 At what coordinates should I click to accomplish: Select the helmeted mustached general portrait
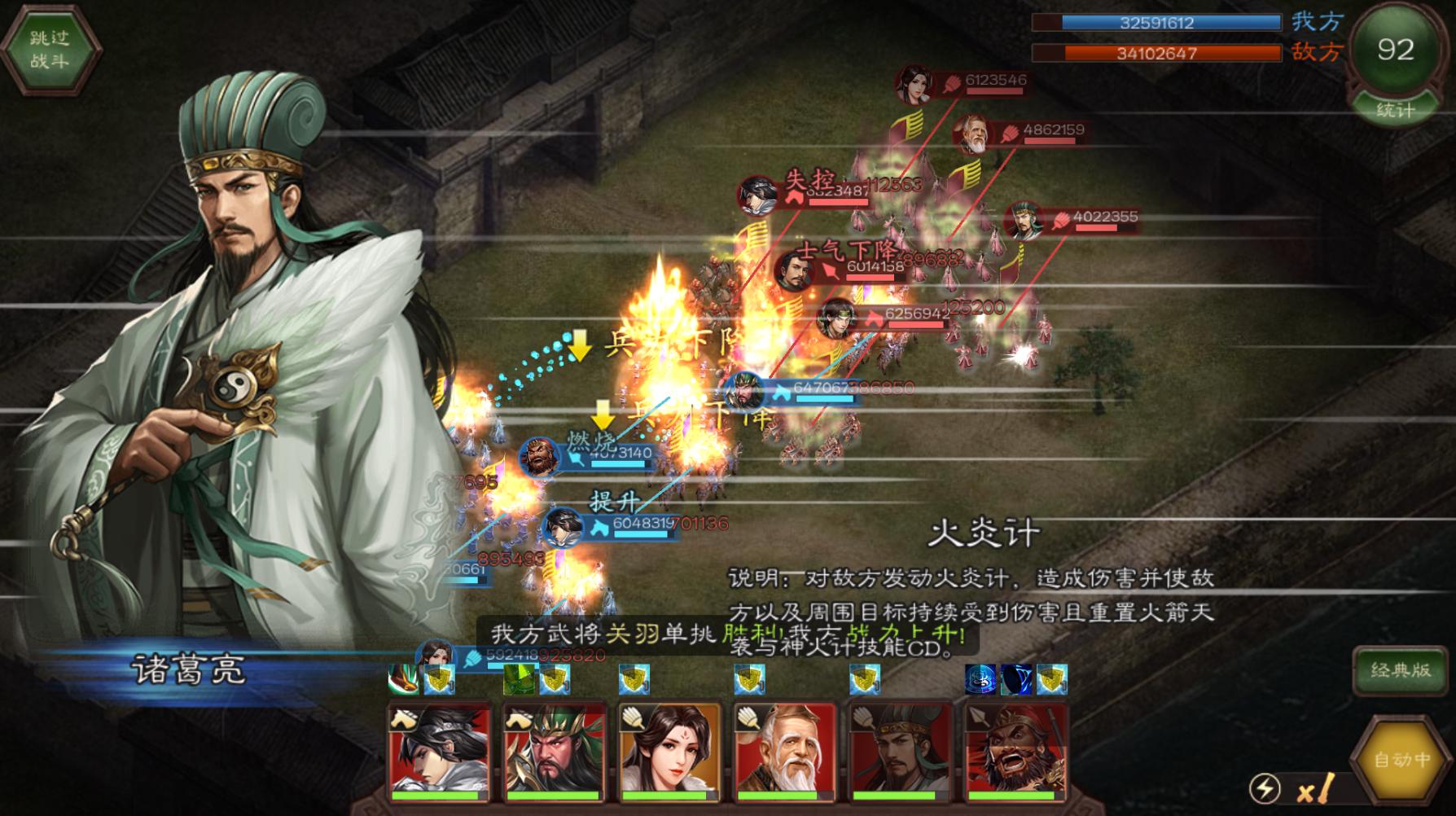[x=900, y=751]
